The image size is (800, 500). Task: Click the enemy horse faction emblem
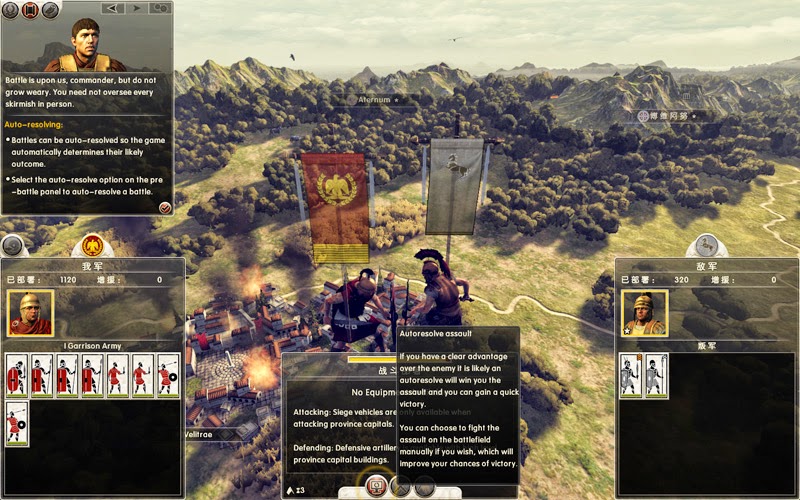click(706, 245)
